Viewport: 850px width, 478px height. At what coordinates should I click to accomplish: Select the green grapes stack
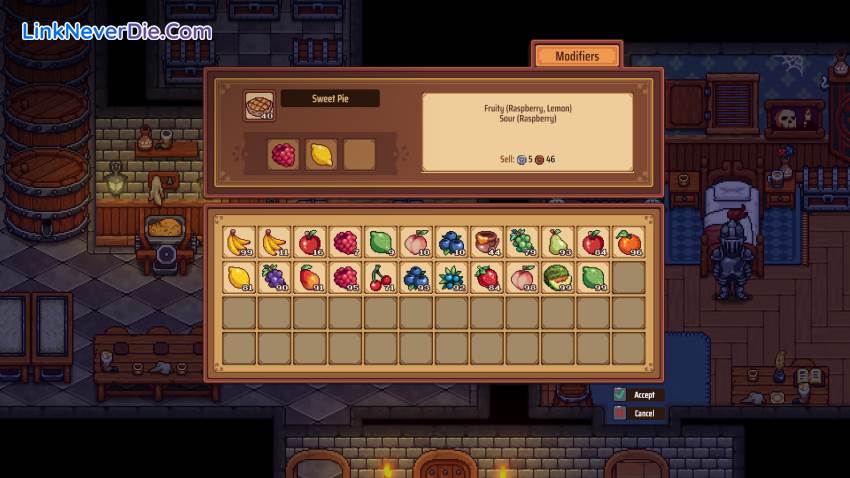[521, 243]
